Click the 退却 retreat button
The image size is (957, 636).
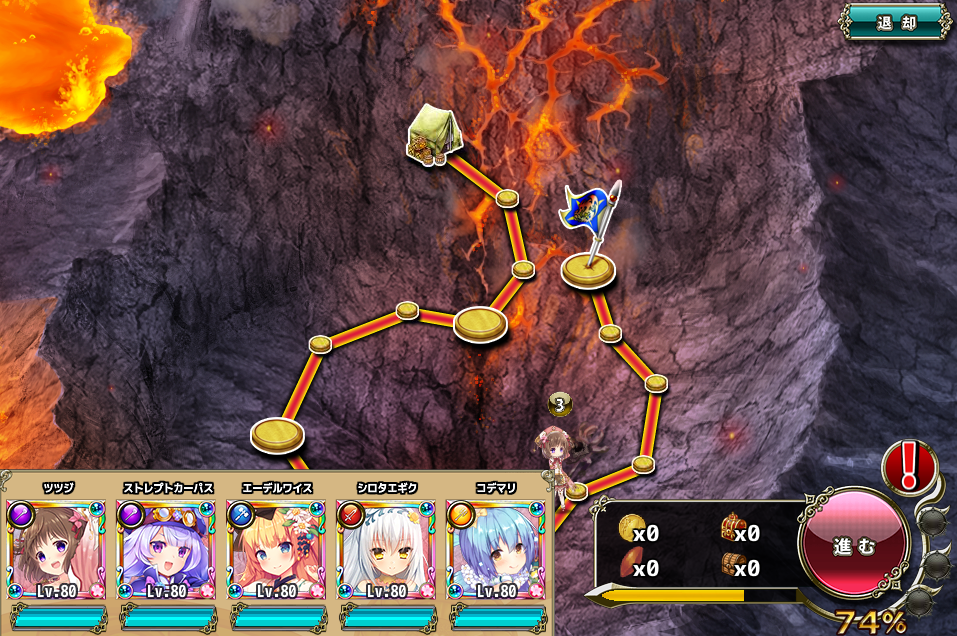895,22
